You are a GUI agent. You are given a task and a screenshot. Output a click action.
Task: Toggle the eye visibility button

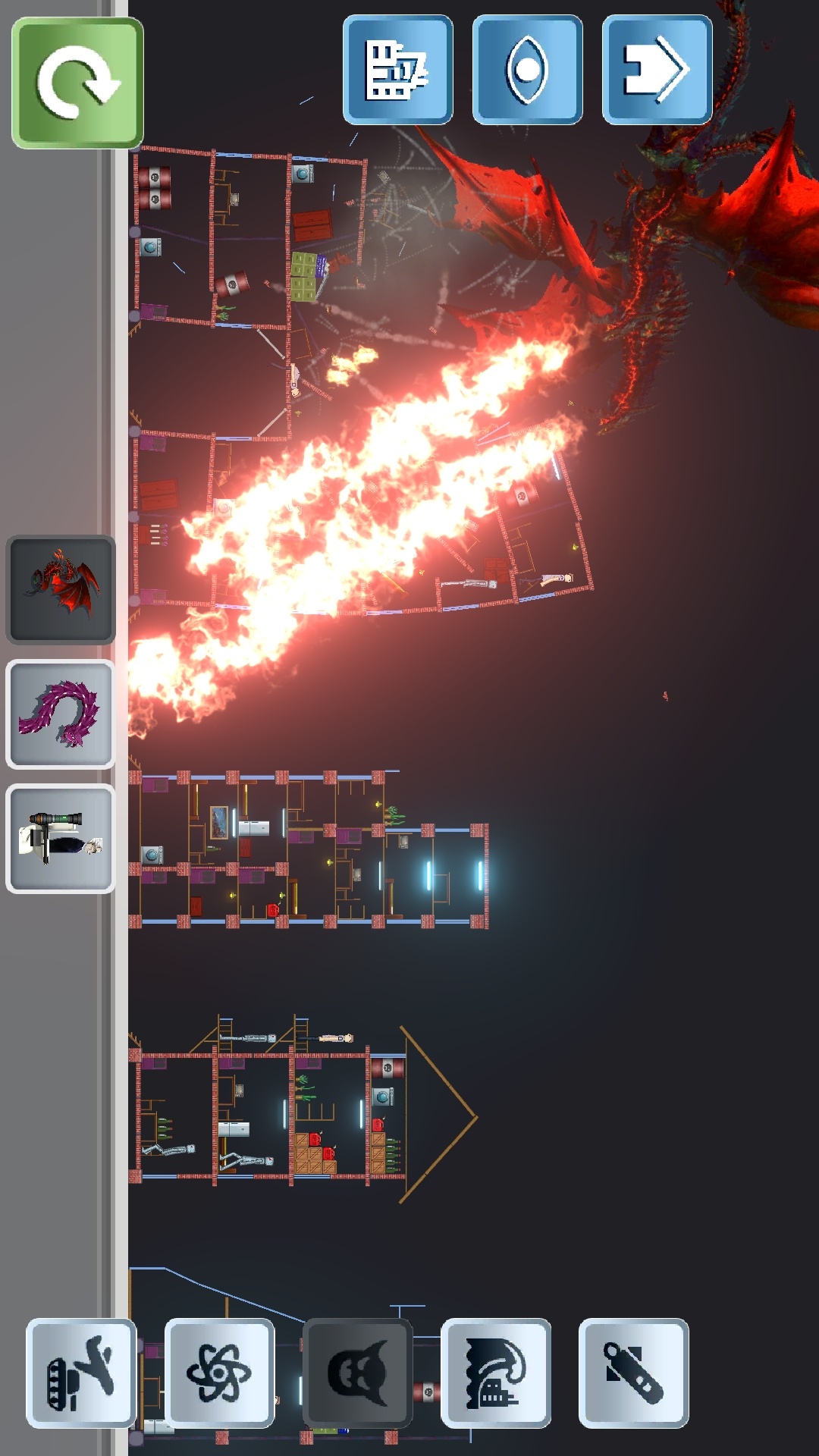(x=527, y=70)
